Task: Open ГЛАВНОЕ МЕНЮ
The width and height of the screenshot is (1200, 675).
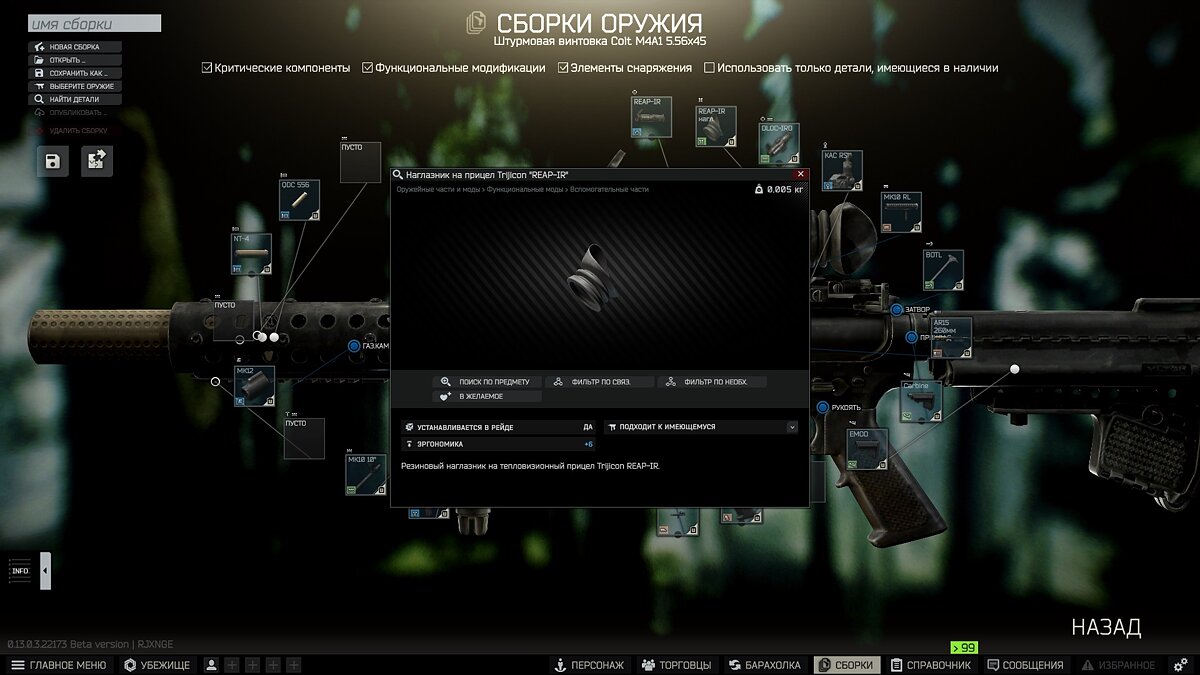Action: (58, 665)
